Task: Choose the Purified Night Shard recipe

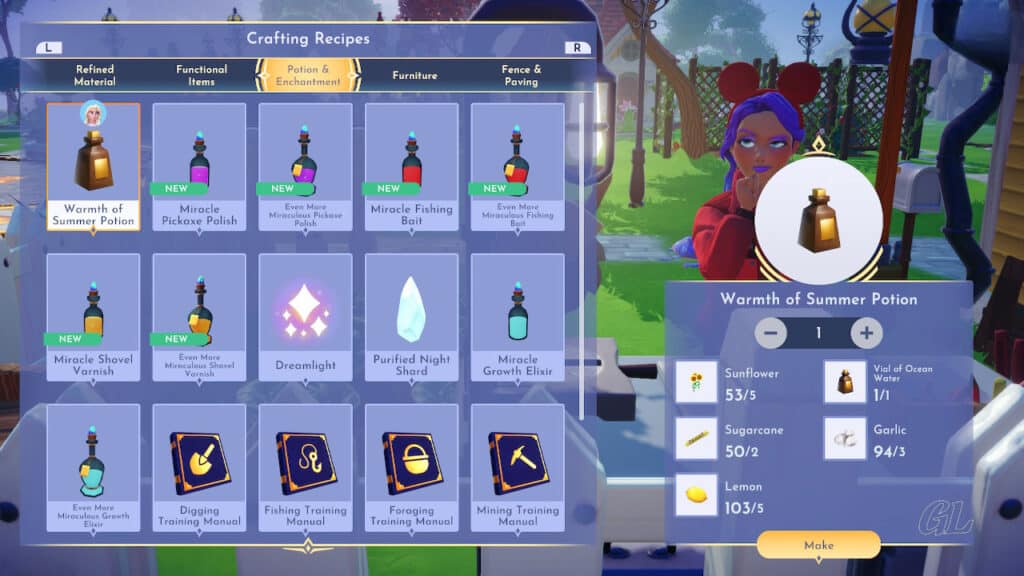Action: [411, 316]
